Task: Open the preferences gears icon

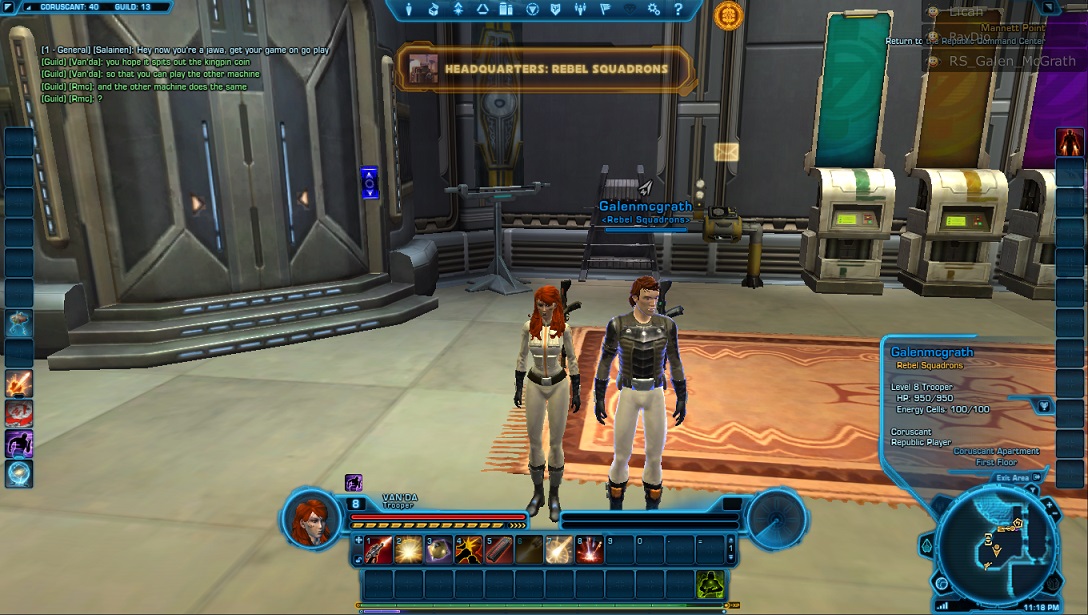Action: [x=654, y=9]
